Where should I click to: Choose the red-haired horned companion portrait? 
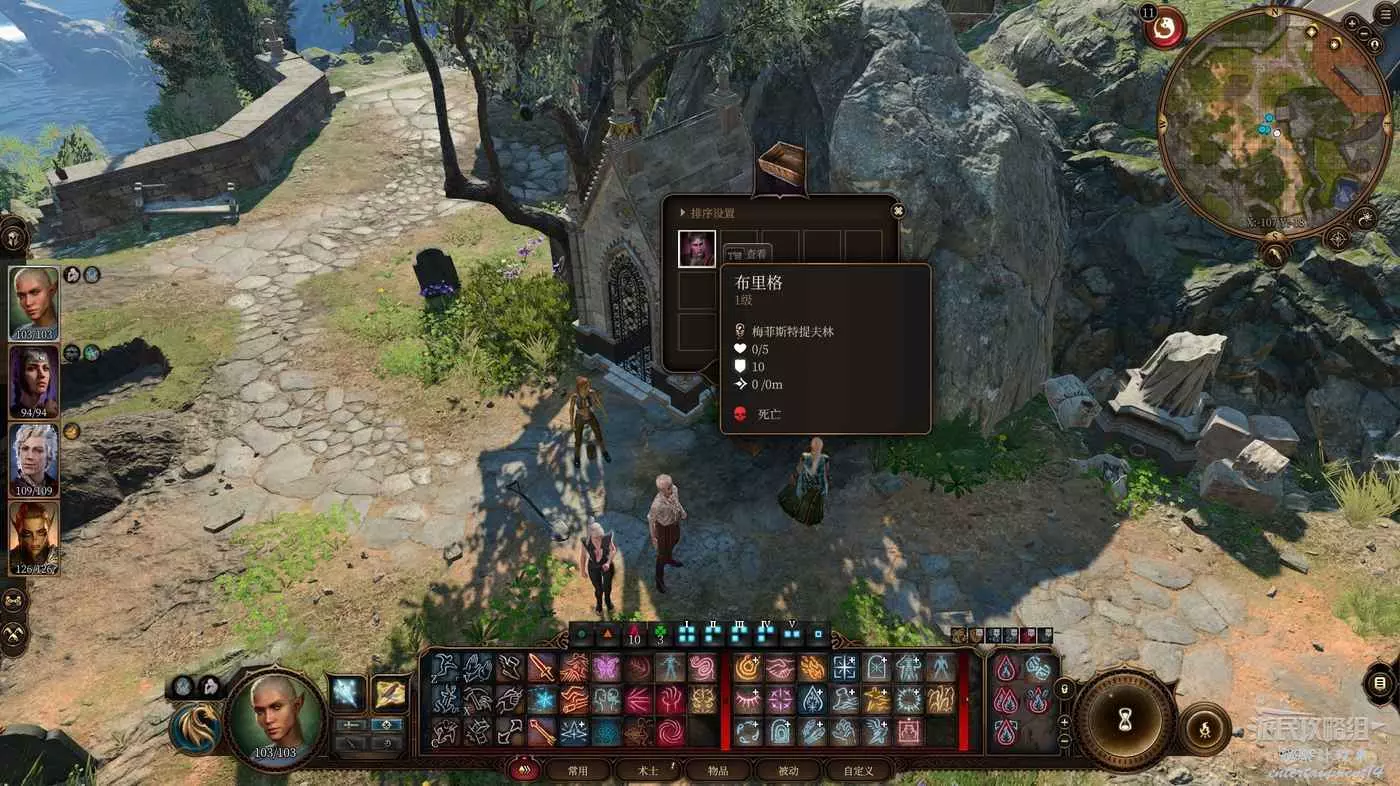[x=34, y=538]
